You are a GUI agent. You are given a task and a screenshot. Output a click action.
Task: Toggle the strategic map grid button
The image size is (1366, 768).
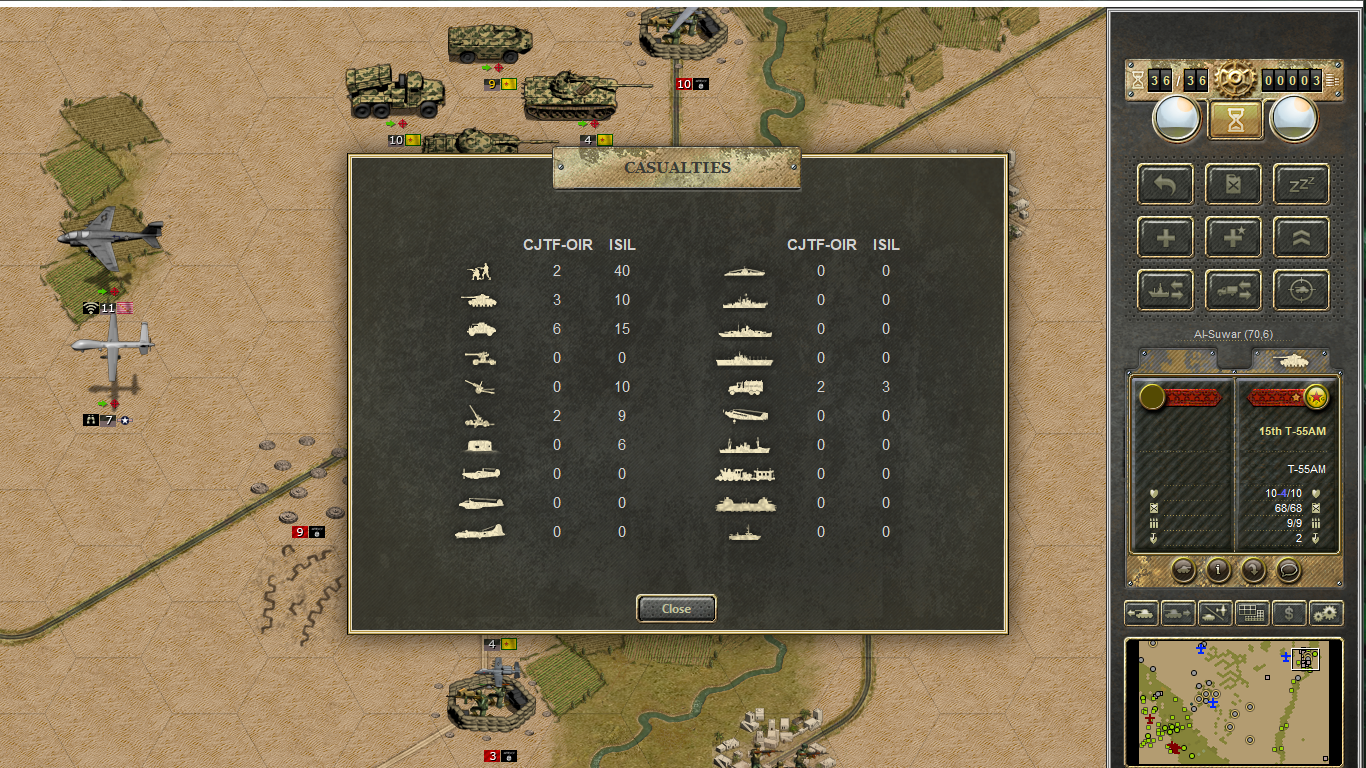pyautogui.click(x=1252, y=613)
